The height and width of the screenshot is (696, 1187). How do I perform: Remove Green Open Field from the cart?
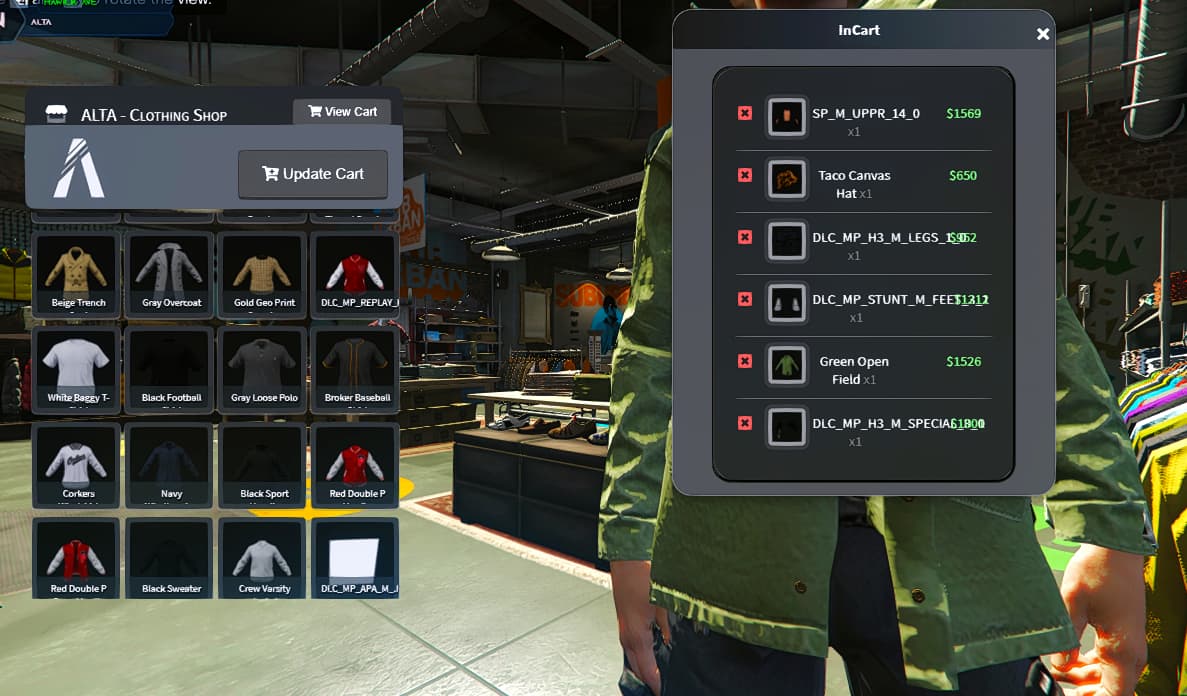pyautogui.click(x=745, y=361)
